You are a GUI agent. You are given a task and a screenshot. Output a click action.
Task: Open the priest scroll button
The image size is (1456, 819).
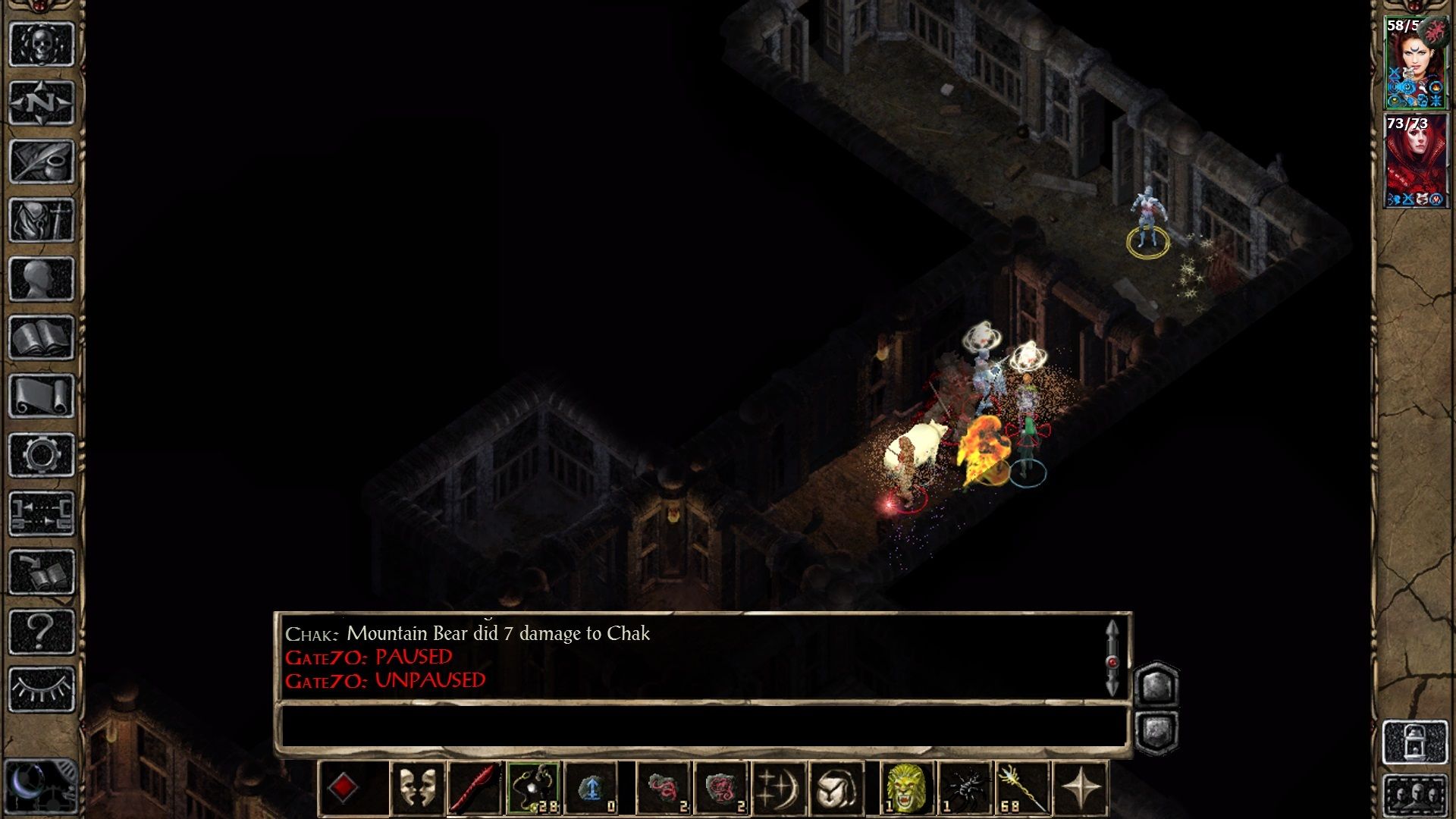[42, 396]
